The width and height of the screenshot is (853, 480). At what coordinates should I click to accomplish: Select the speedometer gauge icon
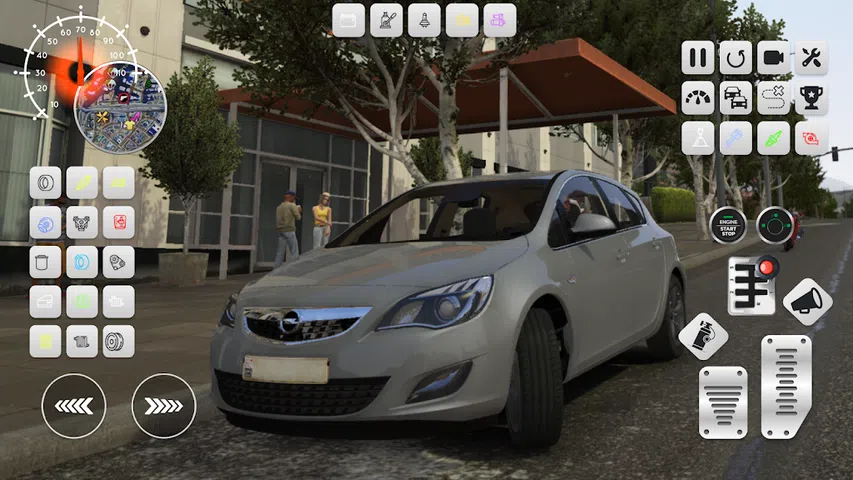[x=698, y=98]
